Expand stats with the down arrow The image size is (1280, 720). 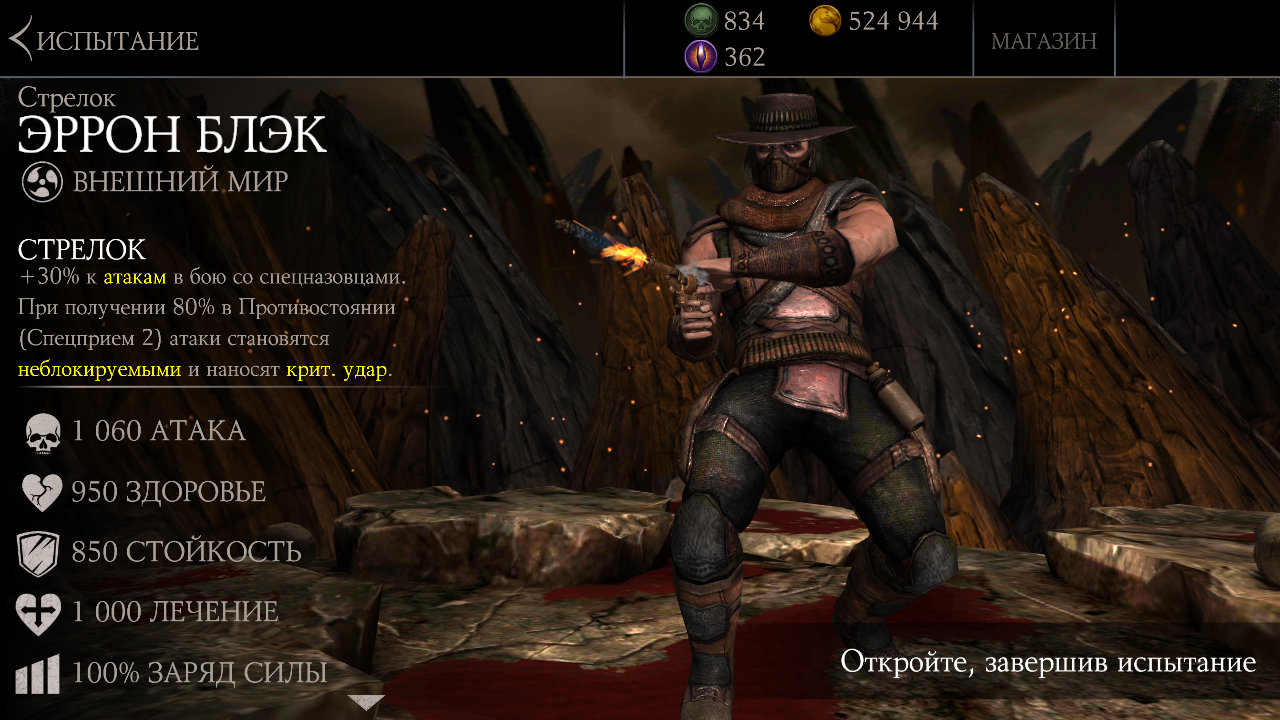(365, 702)
